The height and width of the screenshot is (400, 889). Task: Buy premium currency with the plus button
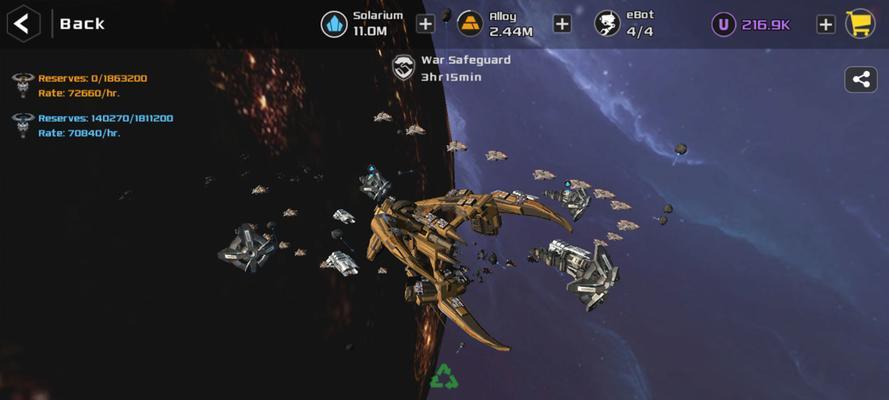(825, 24)
